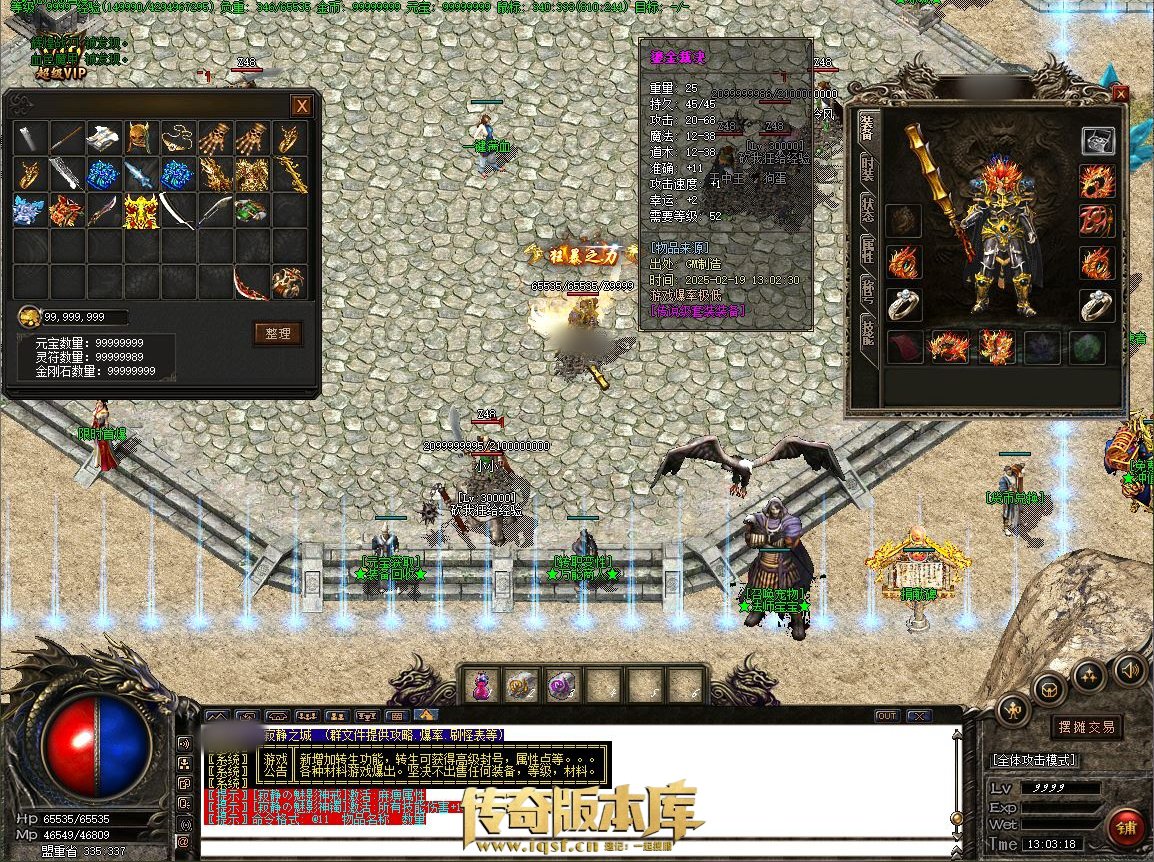Image resolution: width=1154 pixels, height=862 pixels.
Task: Click the 整理 sort button
Action: click(277, 334)
